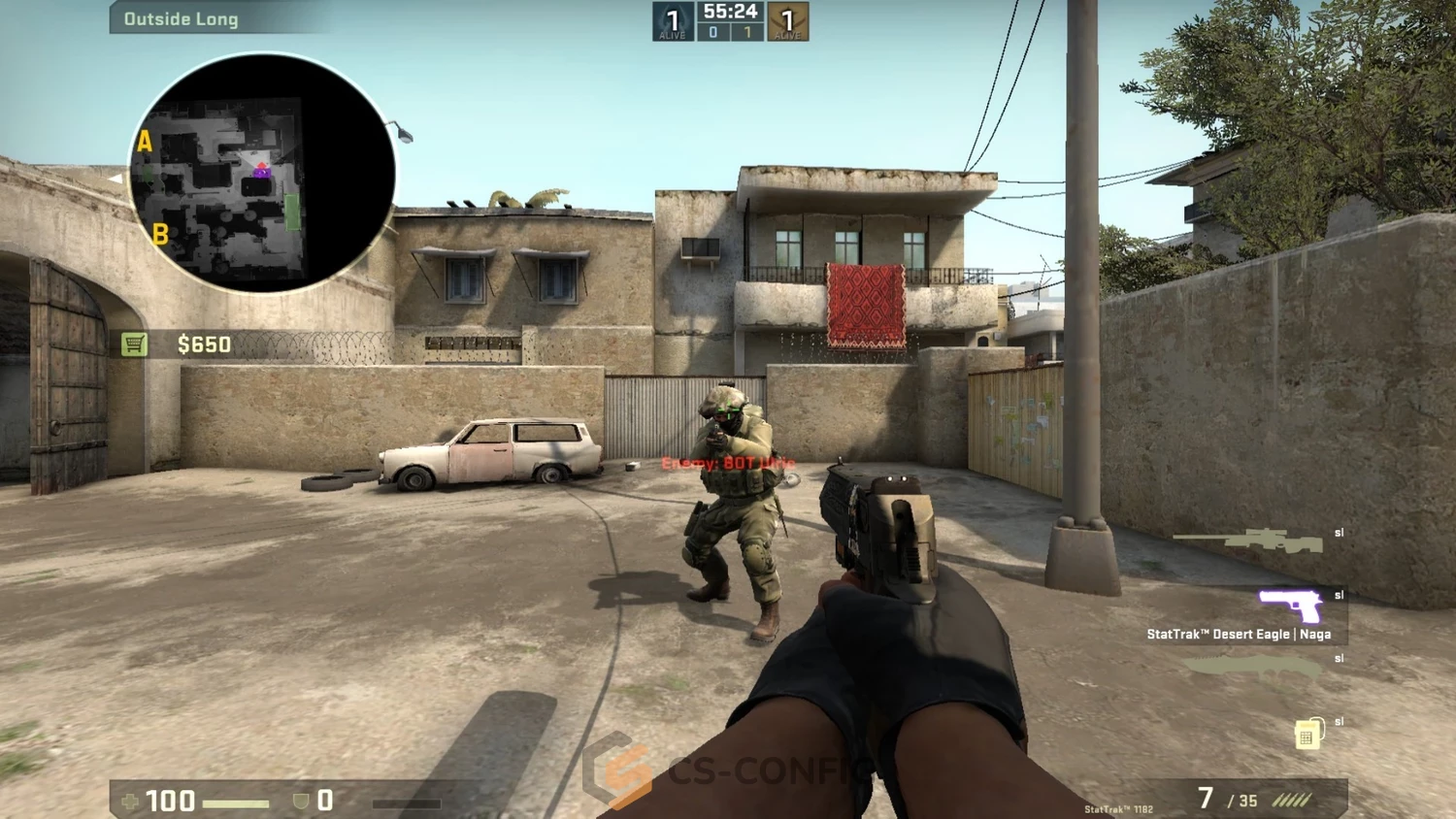Click the Enemy: BOT Uriel nametag
This screenshot has height=819, width=1456.
tap(726, 464)
